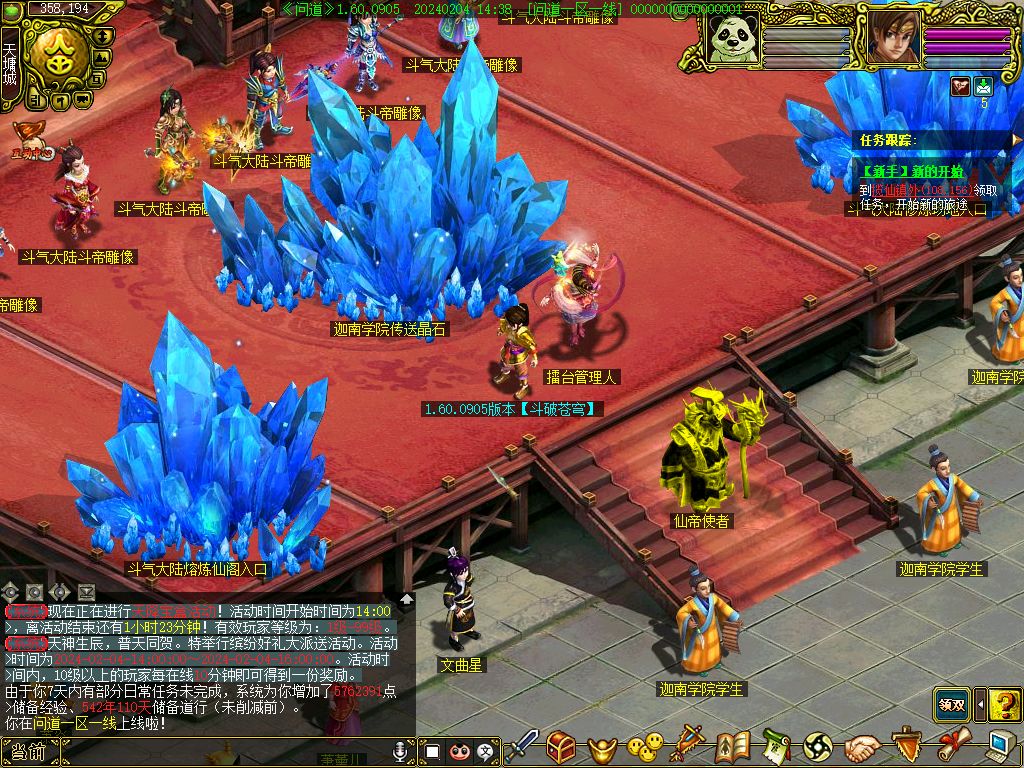The image size is (1024, 768).
Task: Open the open book icon
Action: [732, 747]
